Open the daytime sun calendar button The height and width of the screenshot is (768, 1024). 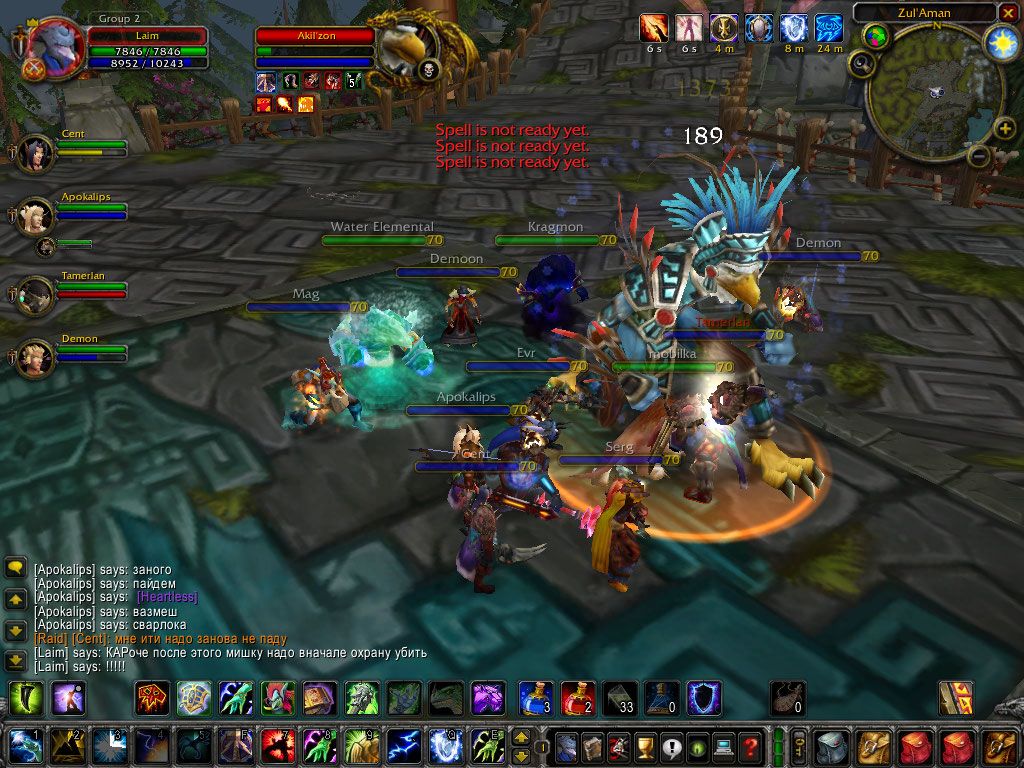pyautogui.click(x=1000, y=42)
